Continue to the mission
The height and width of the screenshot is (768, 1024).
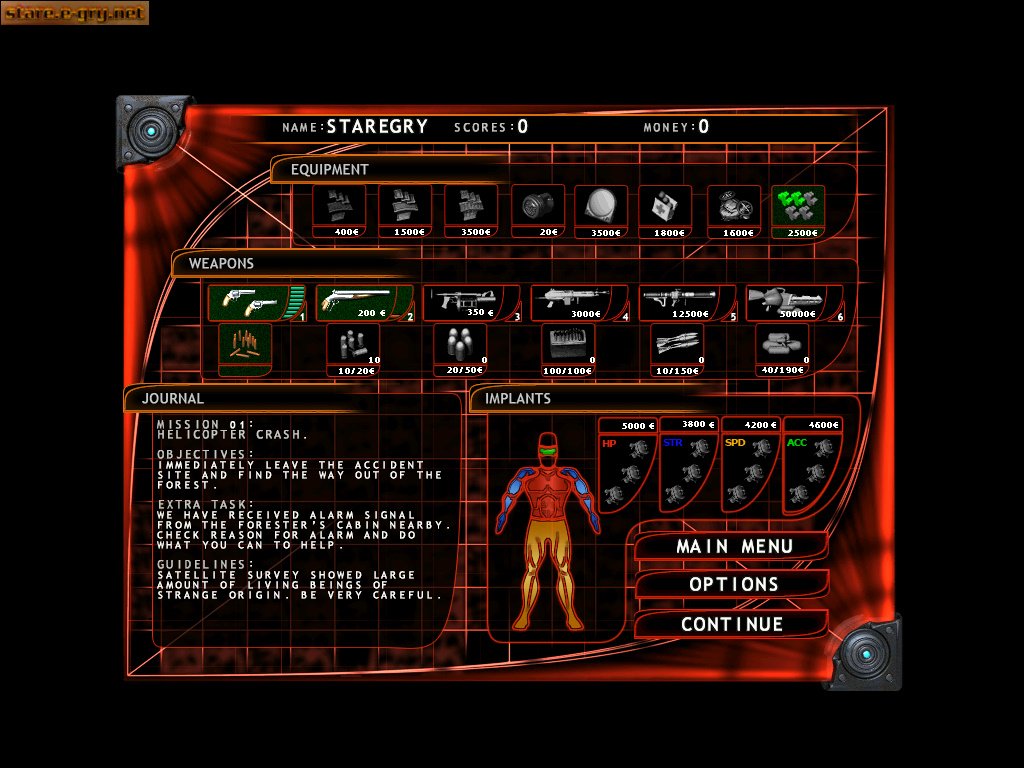click(732, 624)
